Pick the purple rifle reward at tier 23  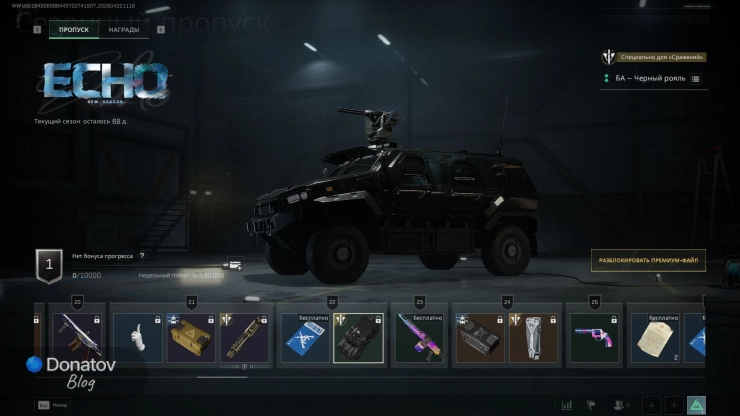click(419, 338)
